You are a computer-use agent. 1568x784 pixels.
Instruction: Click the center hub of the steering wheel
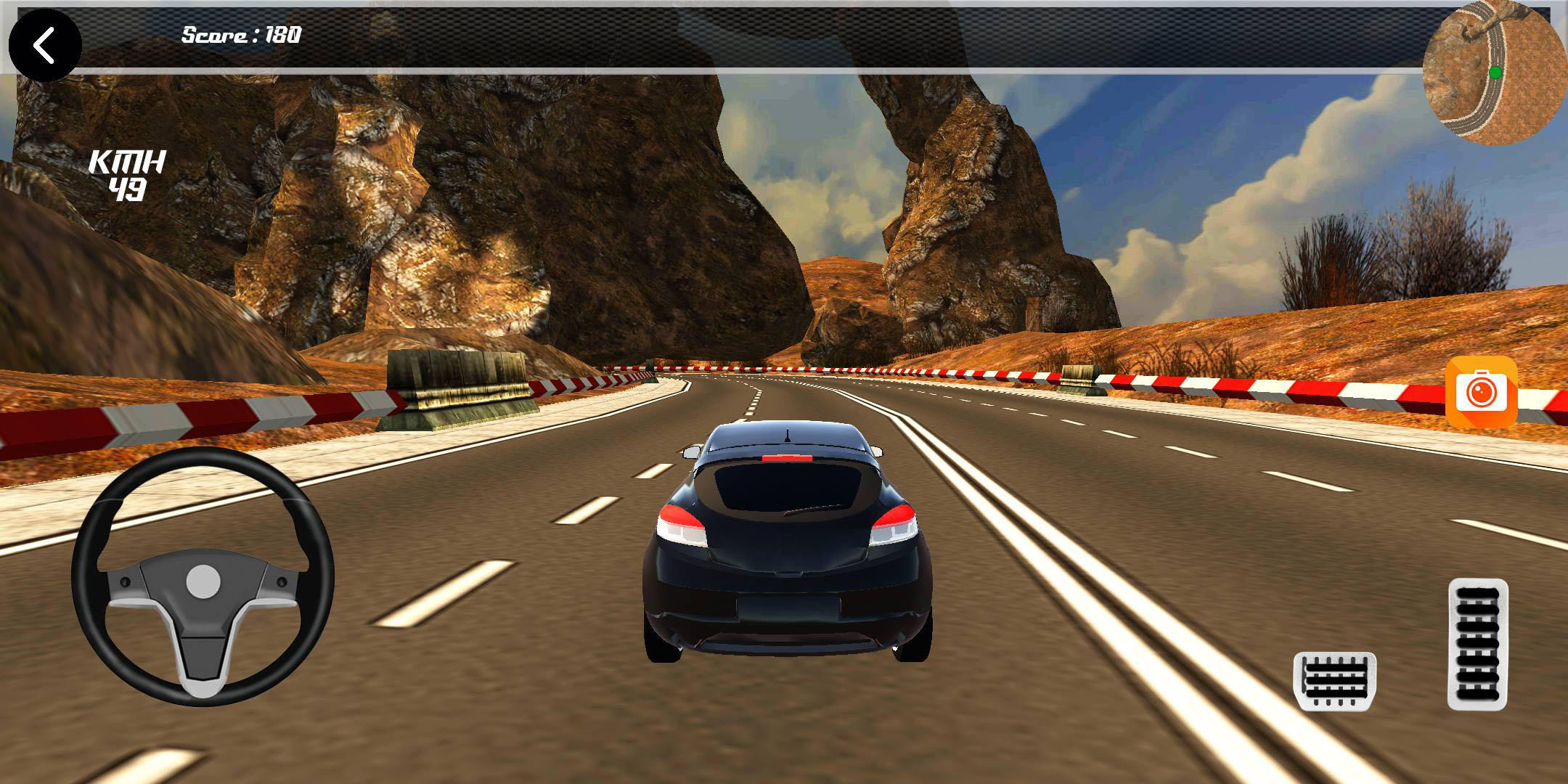coord(204,579)
